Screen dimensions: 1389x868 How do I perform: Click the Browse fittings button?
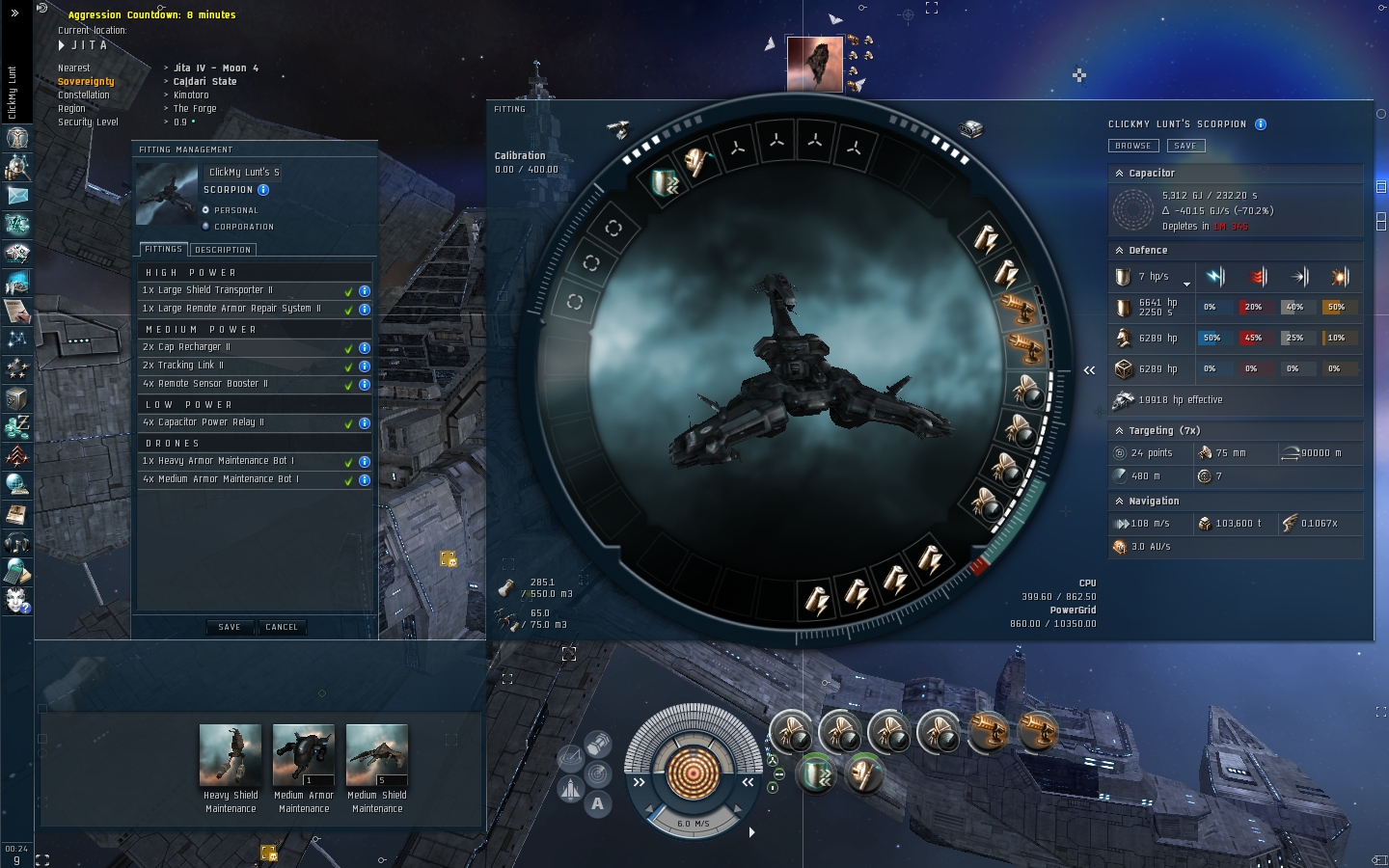click(1132, 146)
